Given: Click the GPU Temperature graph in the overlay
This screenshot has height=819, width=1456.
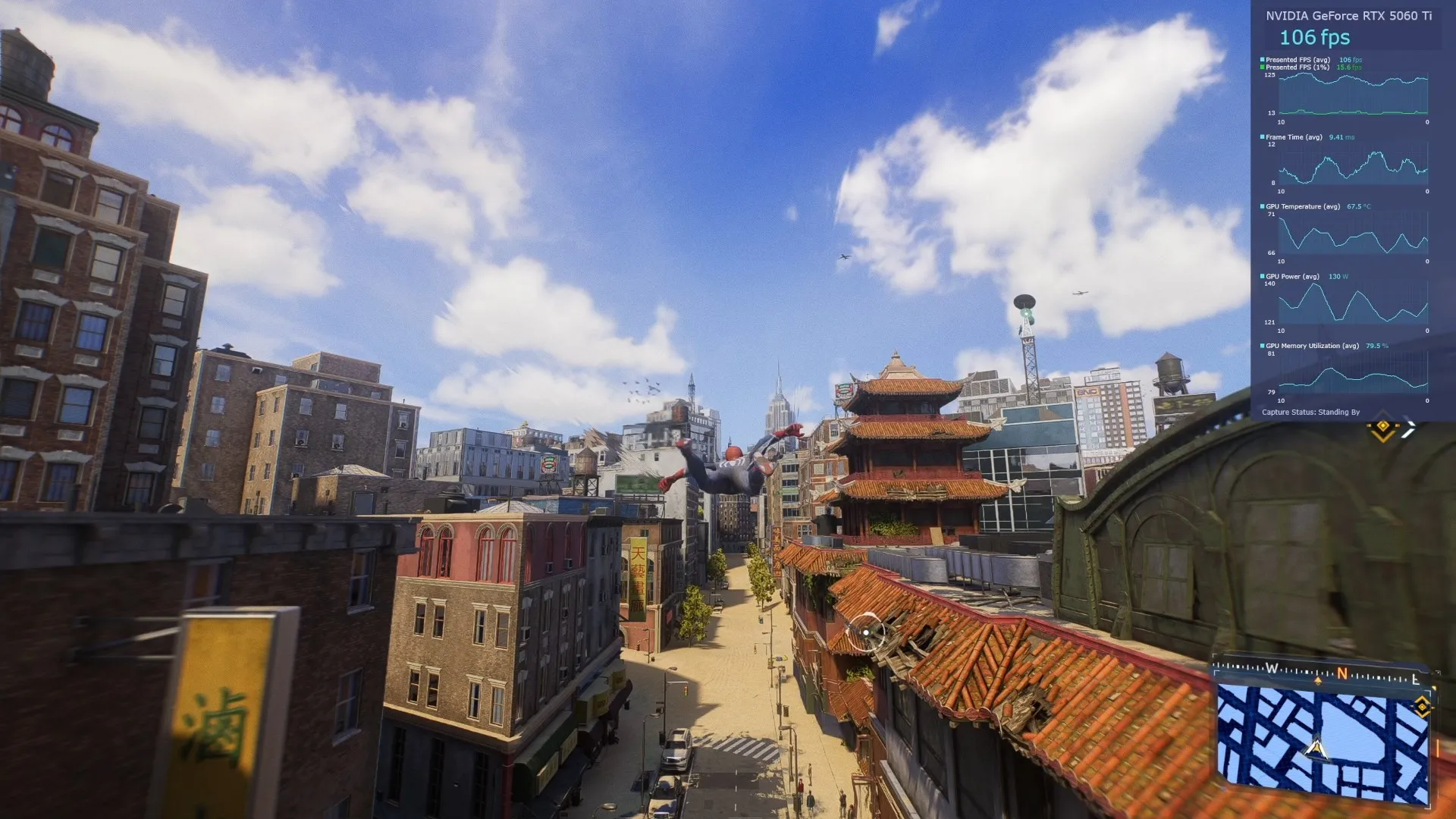Looking at the screenshot, I should click(x=1352, y=235).
